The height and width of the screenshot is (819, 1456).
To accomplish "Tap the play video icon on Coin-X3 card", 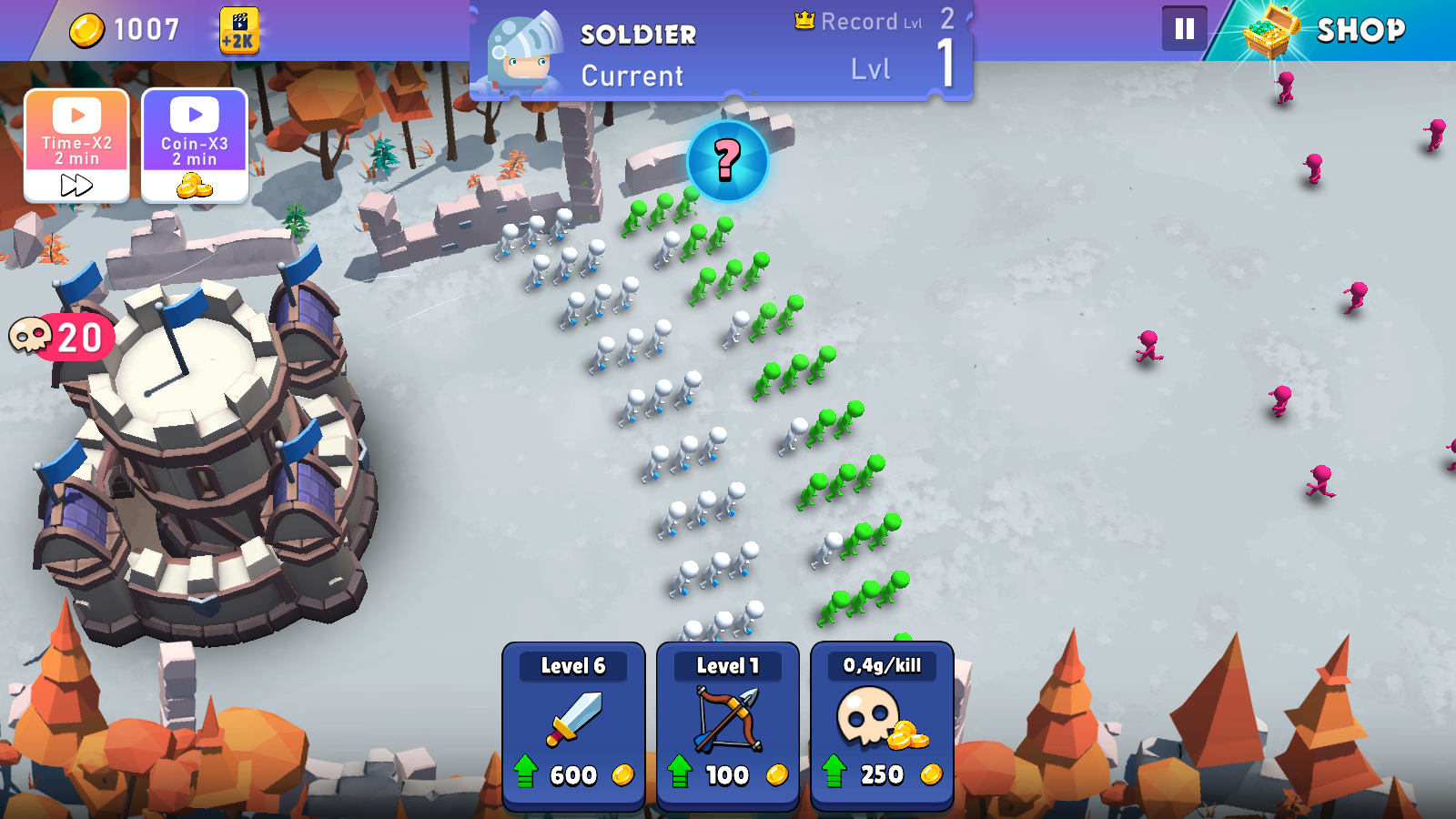I will [x=193, y=114].
